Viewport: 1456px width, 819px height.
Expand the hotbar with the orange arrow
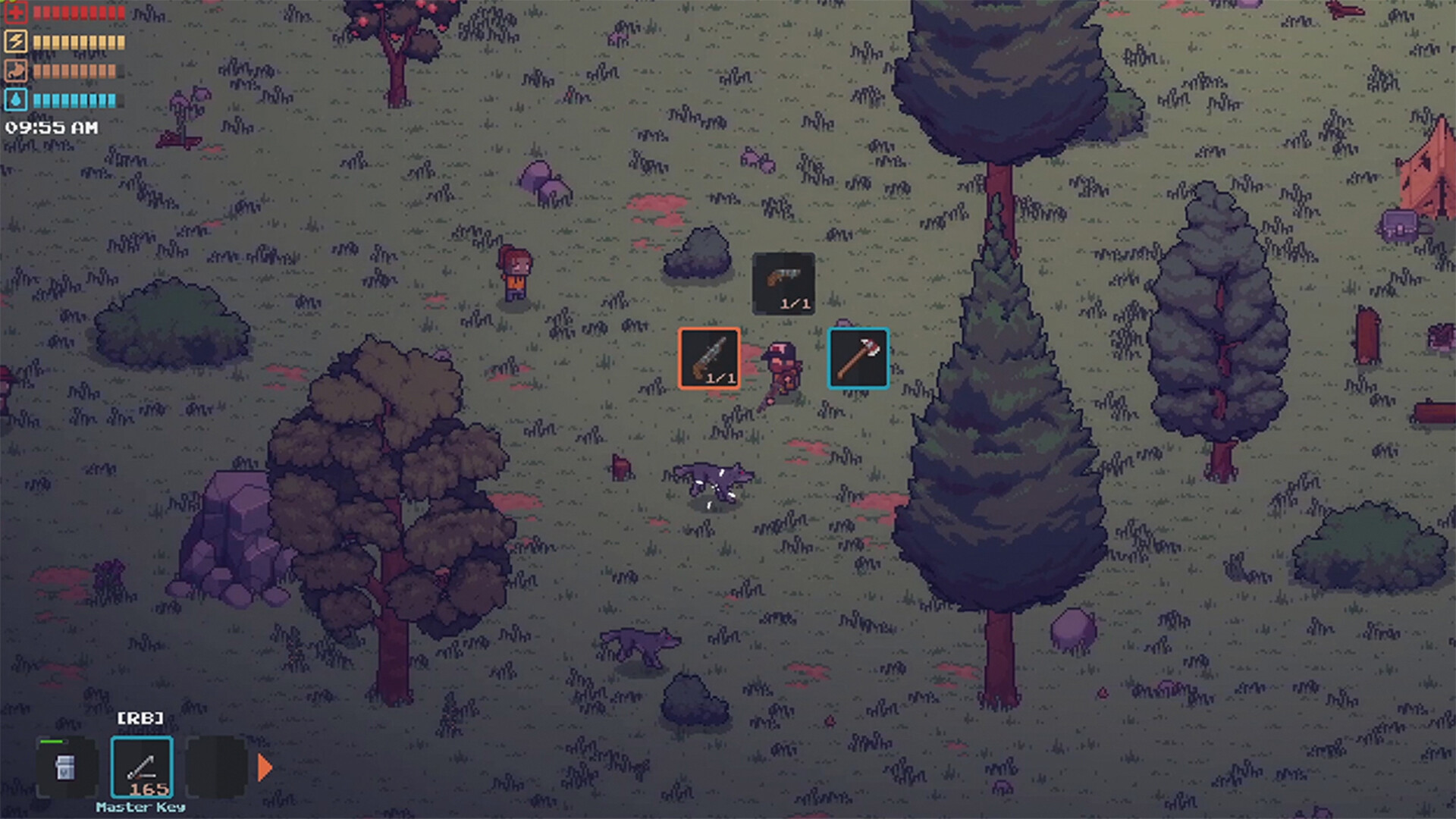coord(263,768)
